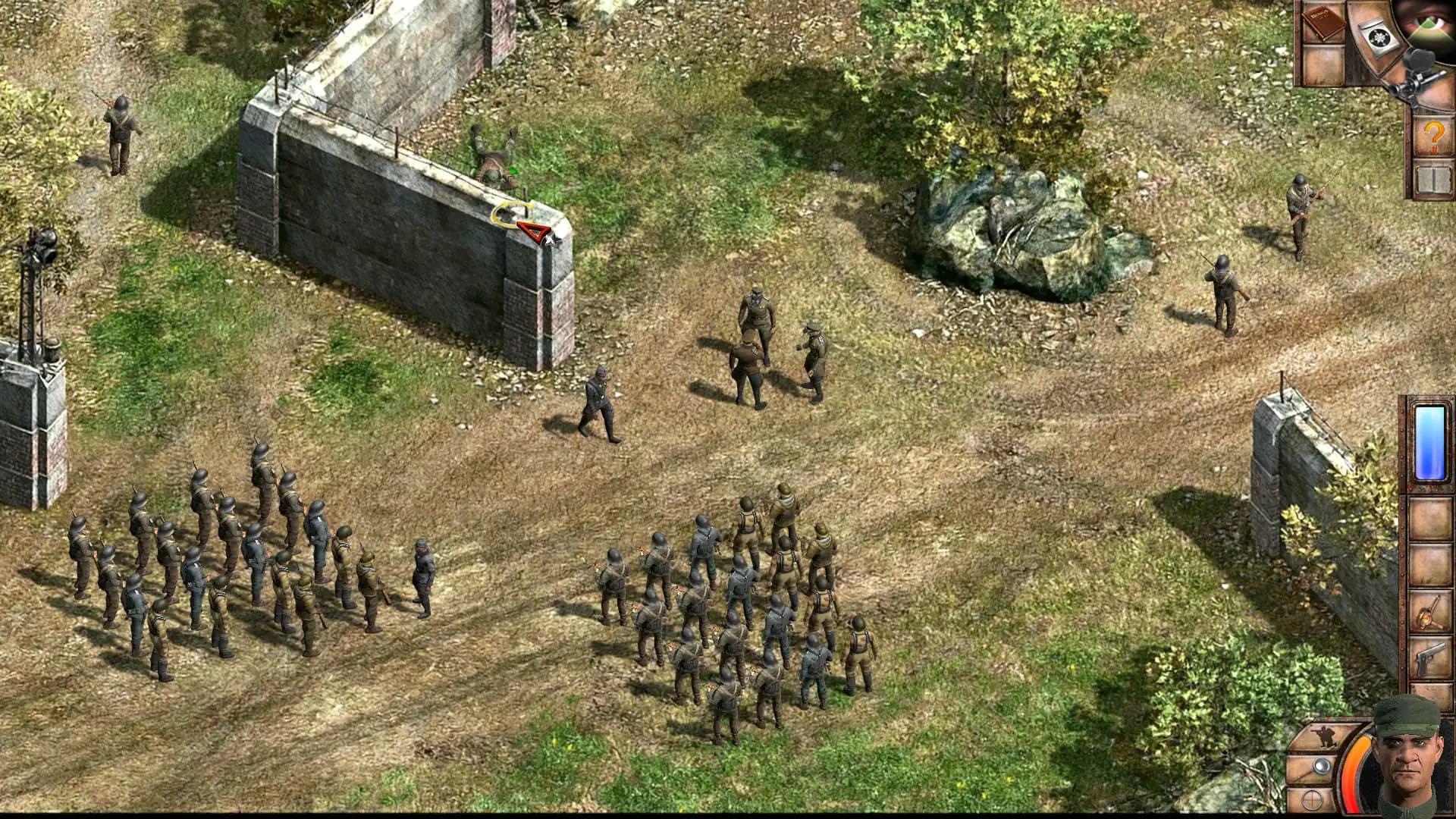Click the Green Beret's portrait
The width and height of the screenshot is (1456, 819).
pyautogui.click(x=1407, y=764)
